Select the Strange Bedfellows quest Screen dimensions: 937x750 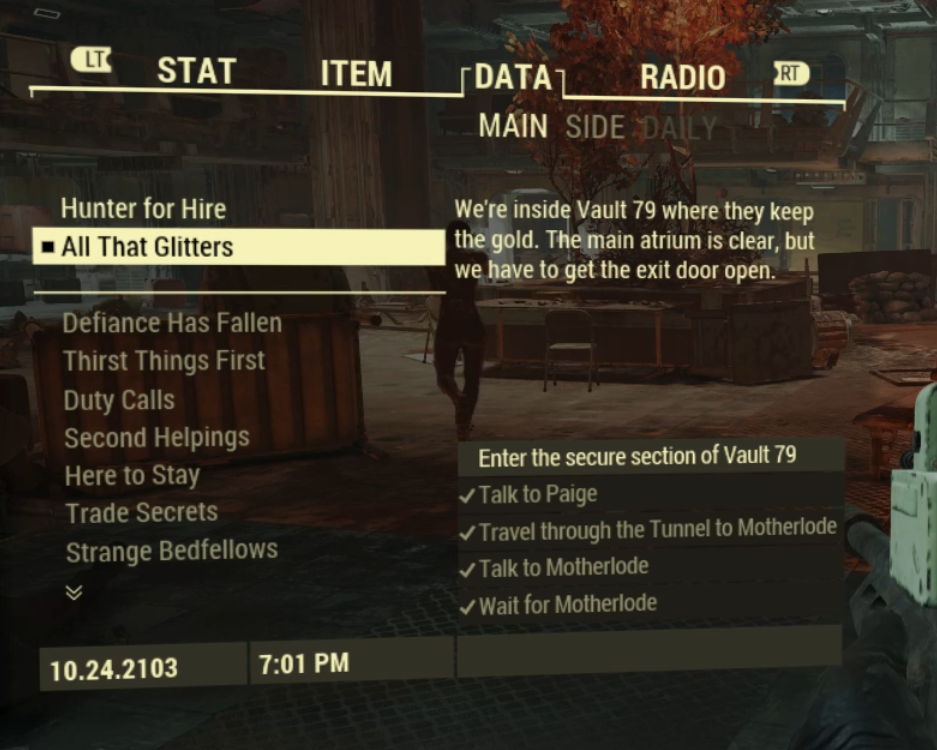click(x=171, y=551)
